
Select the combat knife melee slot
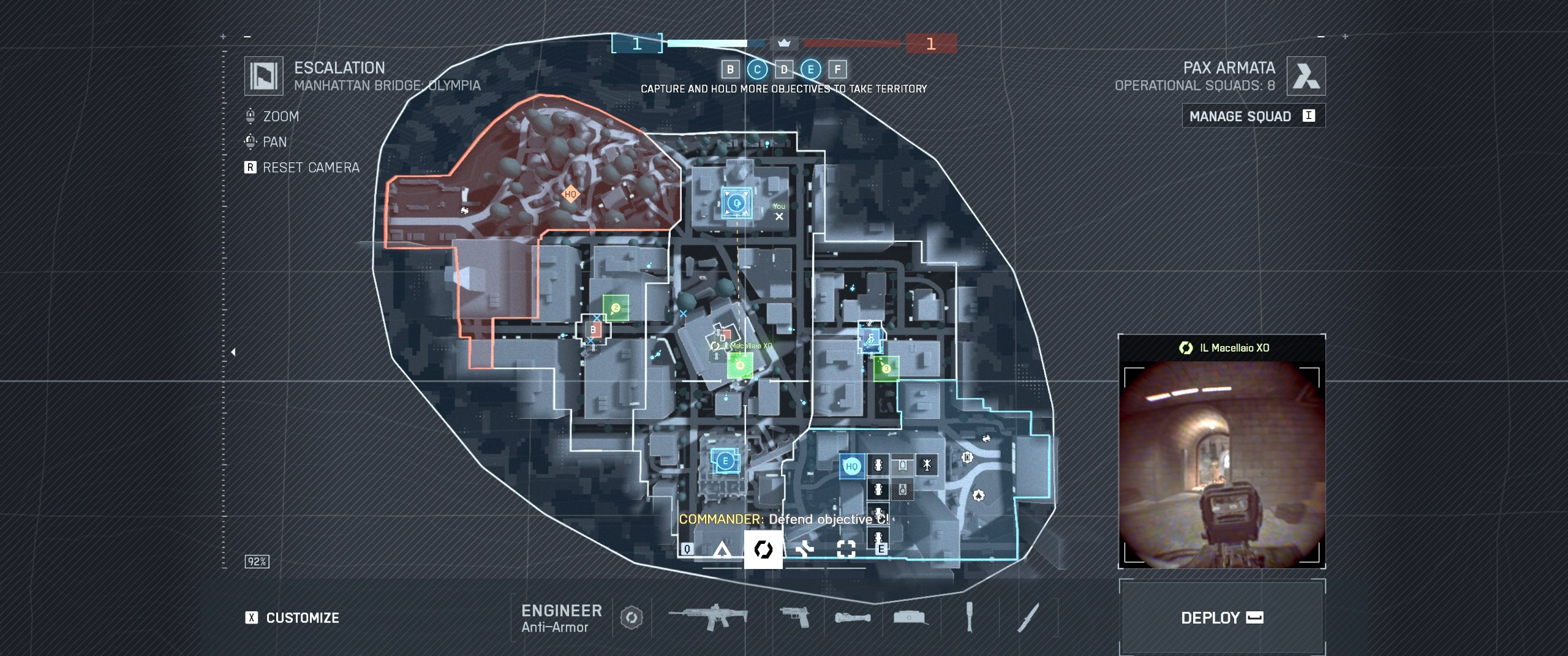point(1028,617)
